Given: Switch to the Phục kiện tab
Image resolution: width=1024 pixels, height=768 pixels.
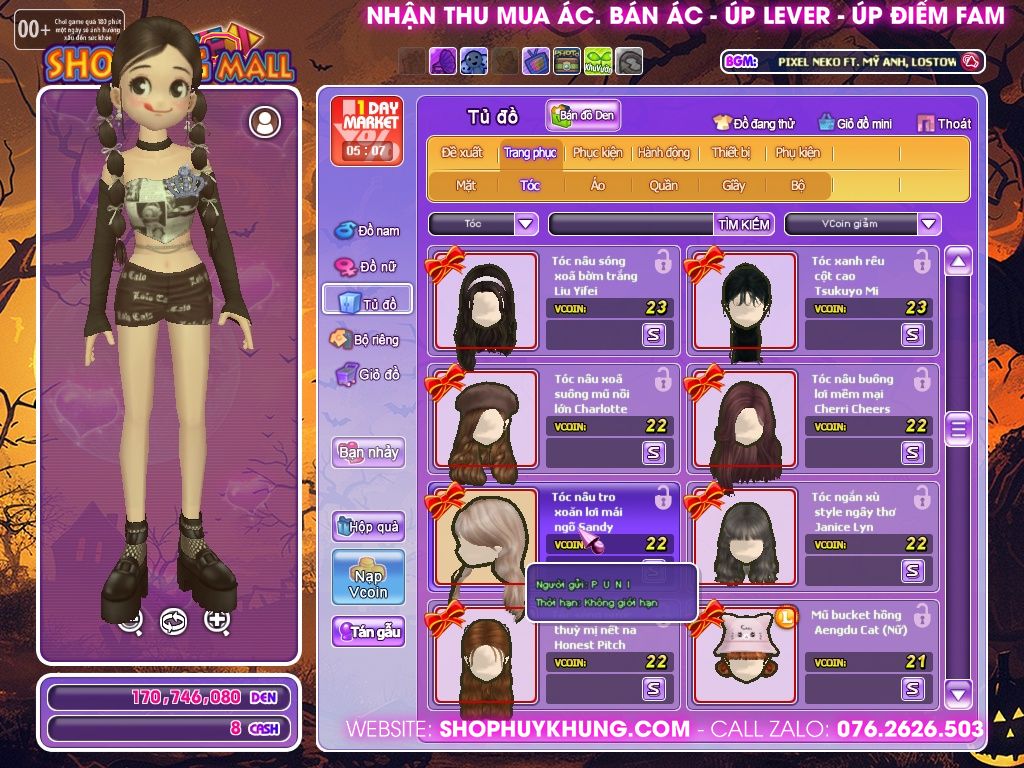Looking at the screenshot, I should (597, 153).
